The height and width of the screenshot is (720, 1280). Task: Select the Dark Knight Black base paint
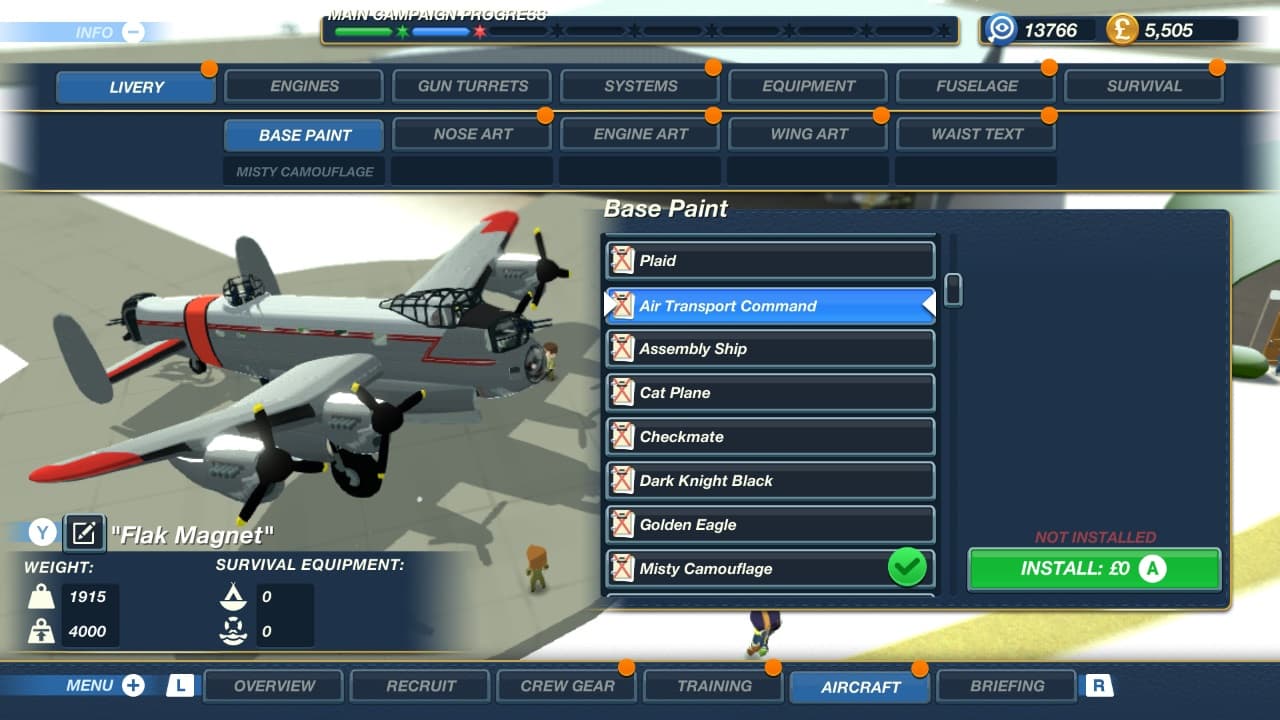coord(769,481)
